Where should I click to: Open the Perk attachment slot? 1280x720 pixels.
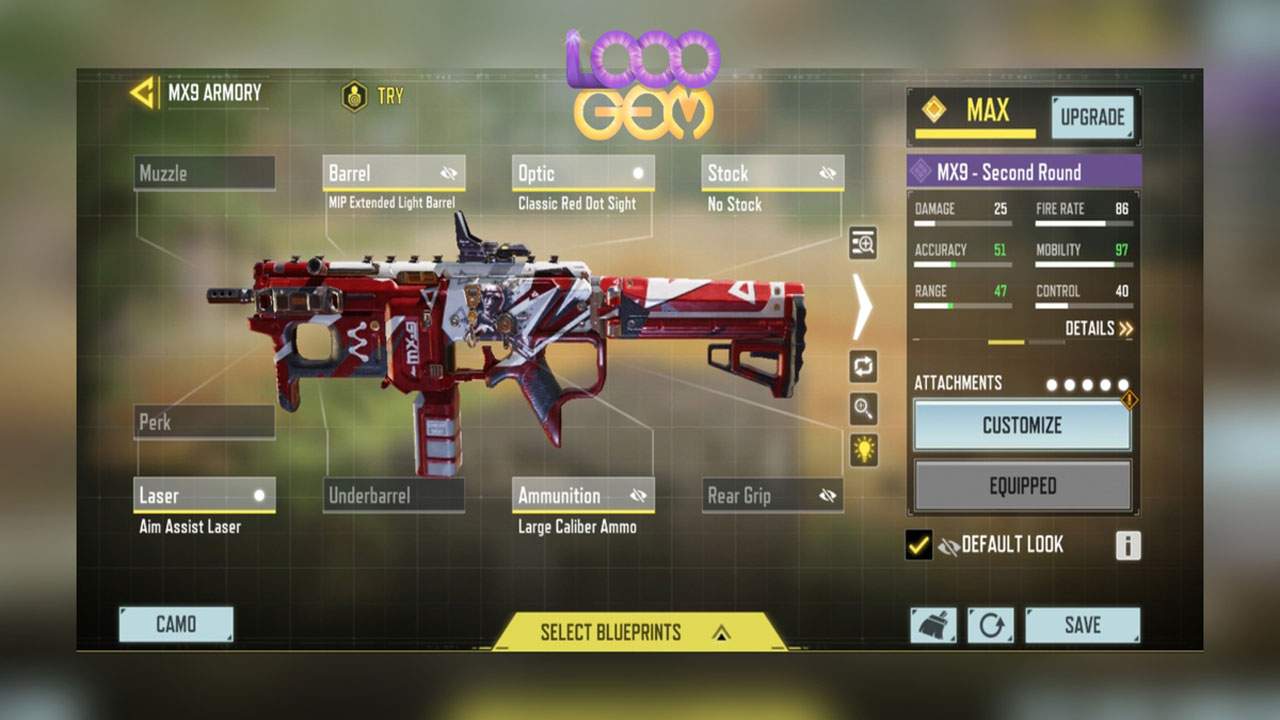pos(204,422)
